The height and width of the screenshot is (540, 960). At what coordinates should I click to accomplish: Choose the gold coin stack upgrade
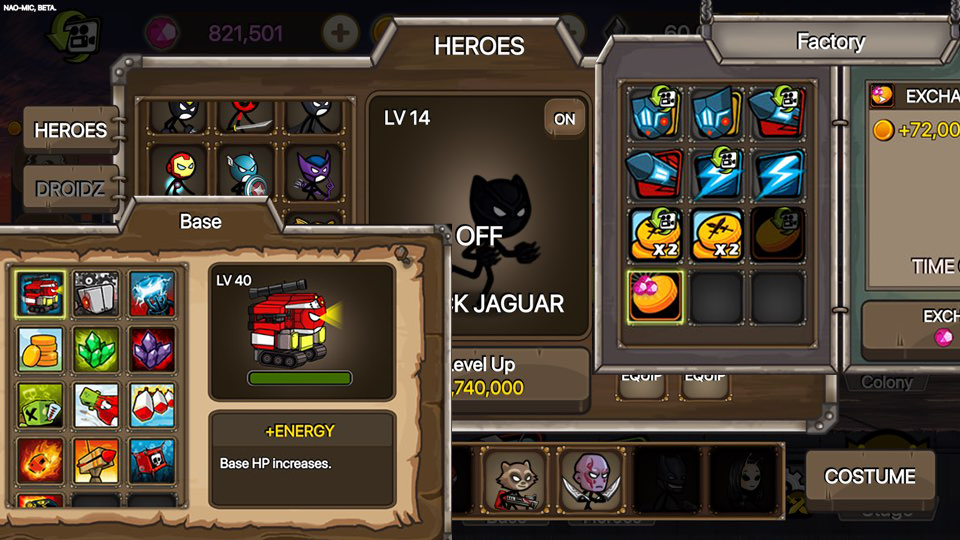coord(41,349)
